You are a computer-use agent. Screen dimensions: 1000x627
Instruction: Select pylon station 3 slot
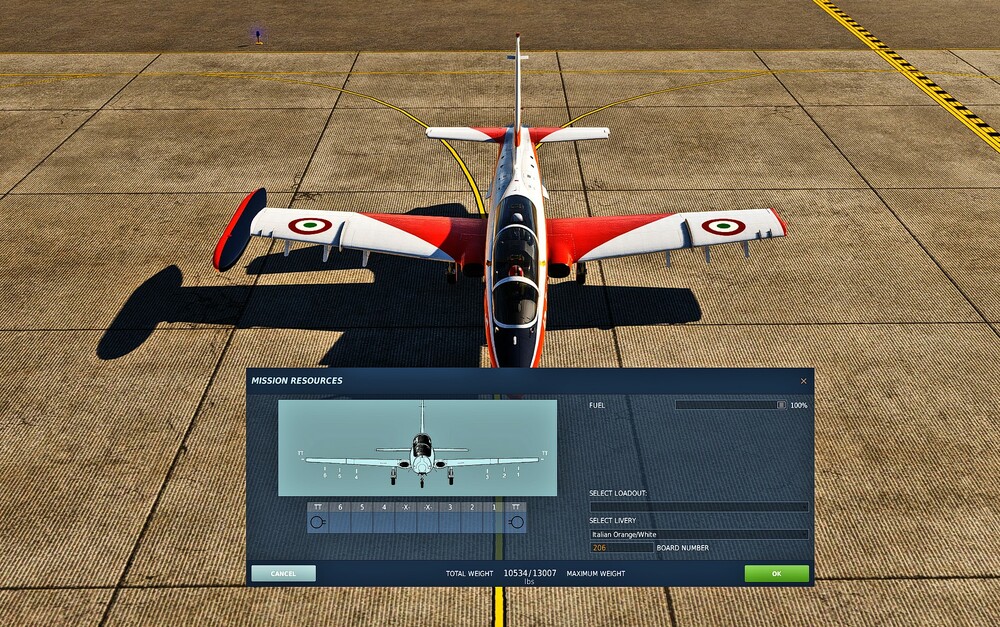pos(450,521)
